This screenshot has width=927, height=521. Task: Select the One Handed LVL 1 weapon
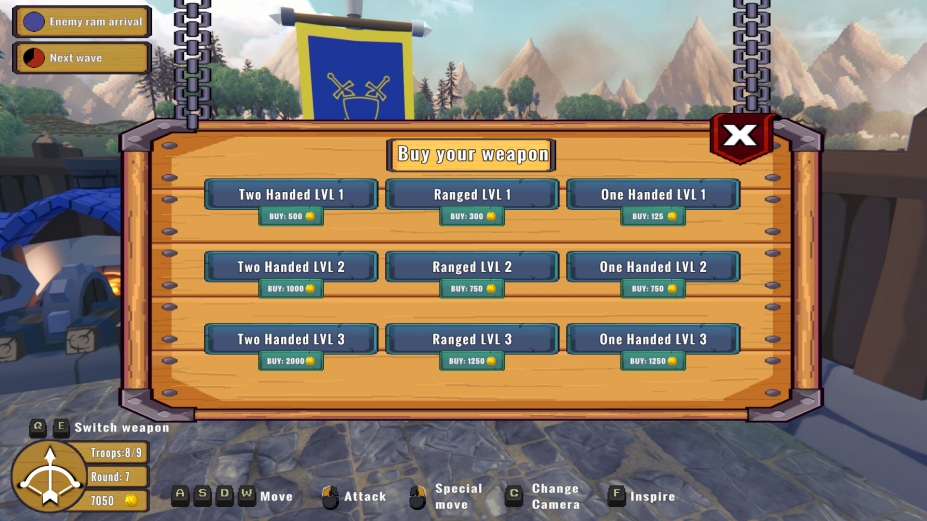(x=653, y=194)
